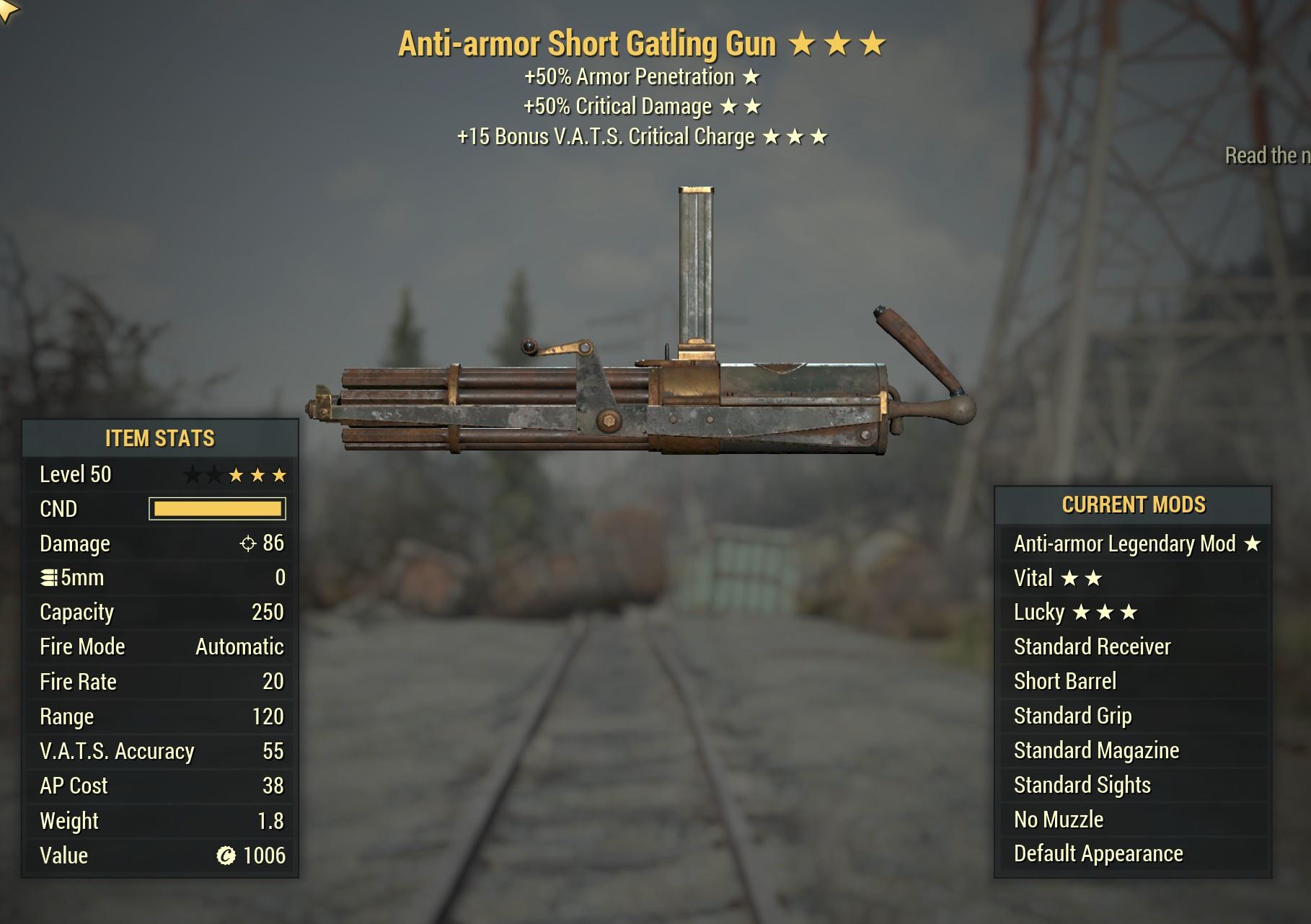Choose the Standard Grip entry

(x=1132, y=716)
